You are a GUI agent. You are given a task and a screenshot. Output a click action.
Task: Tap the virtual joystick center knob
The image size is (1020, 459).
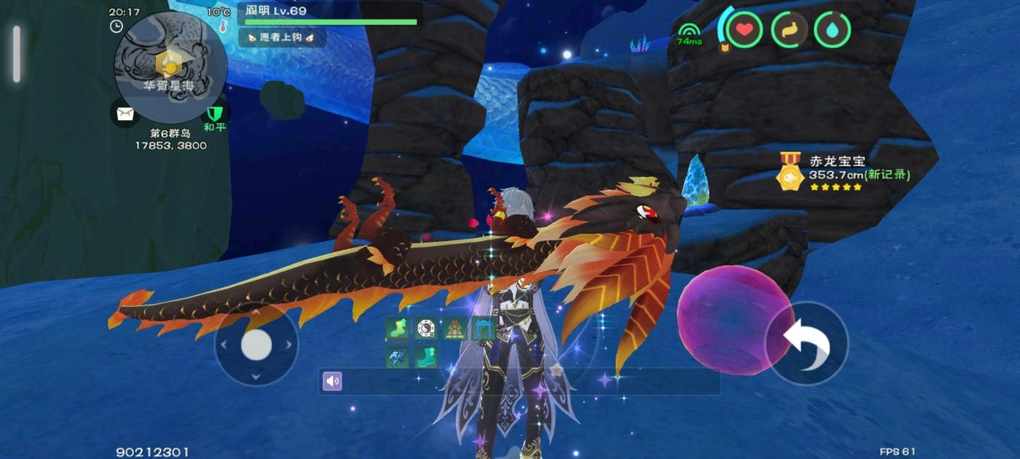257,344
